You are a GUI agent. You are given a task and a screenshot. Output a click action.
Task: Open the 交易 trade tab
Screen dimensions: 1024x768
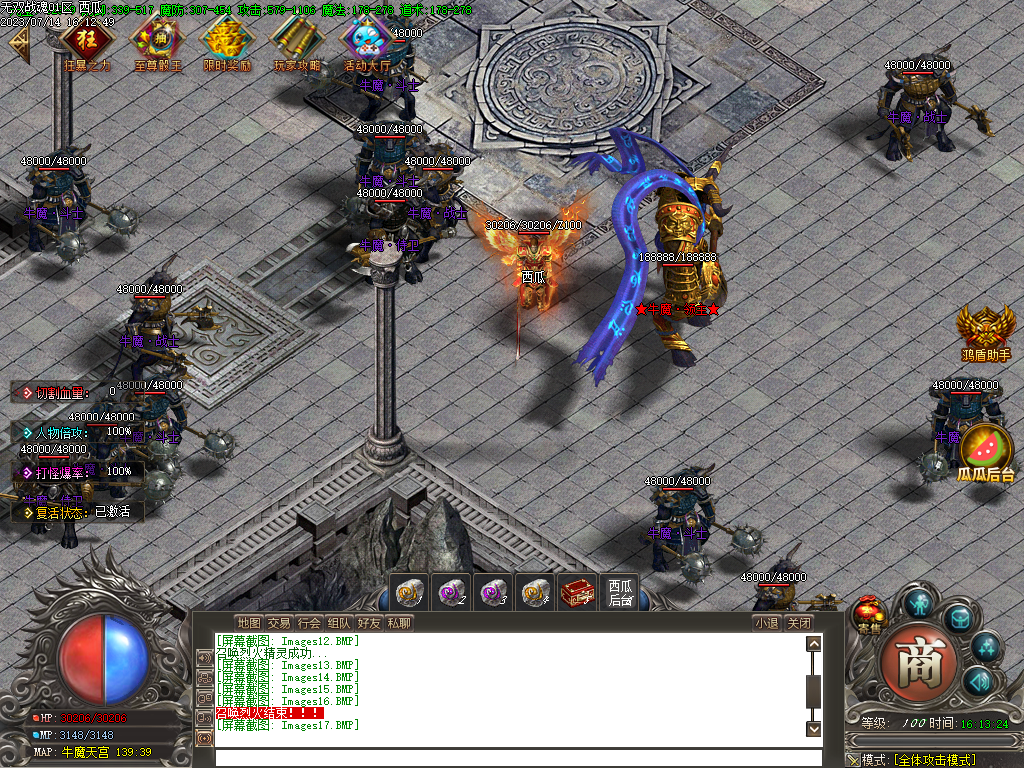tap(278, 623)
